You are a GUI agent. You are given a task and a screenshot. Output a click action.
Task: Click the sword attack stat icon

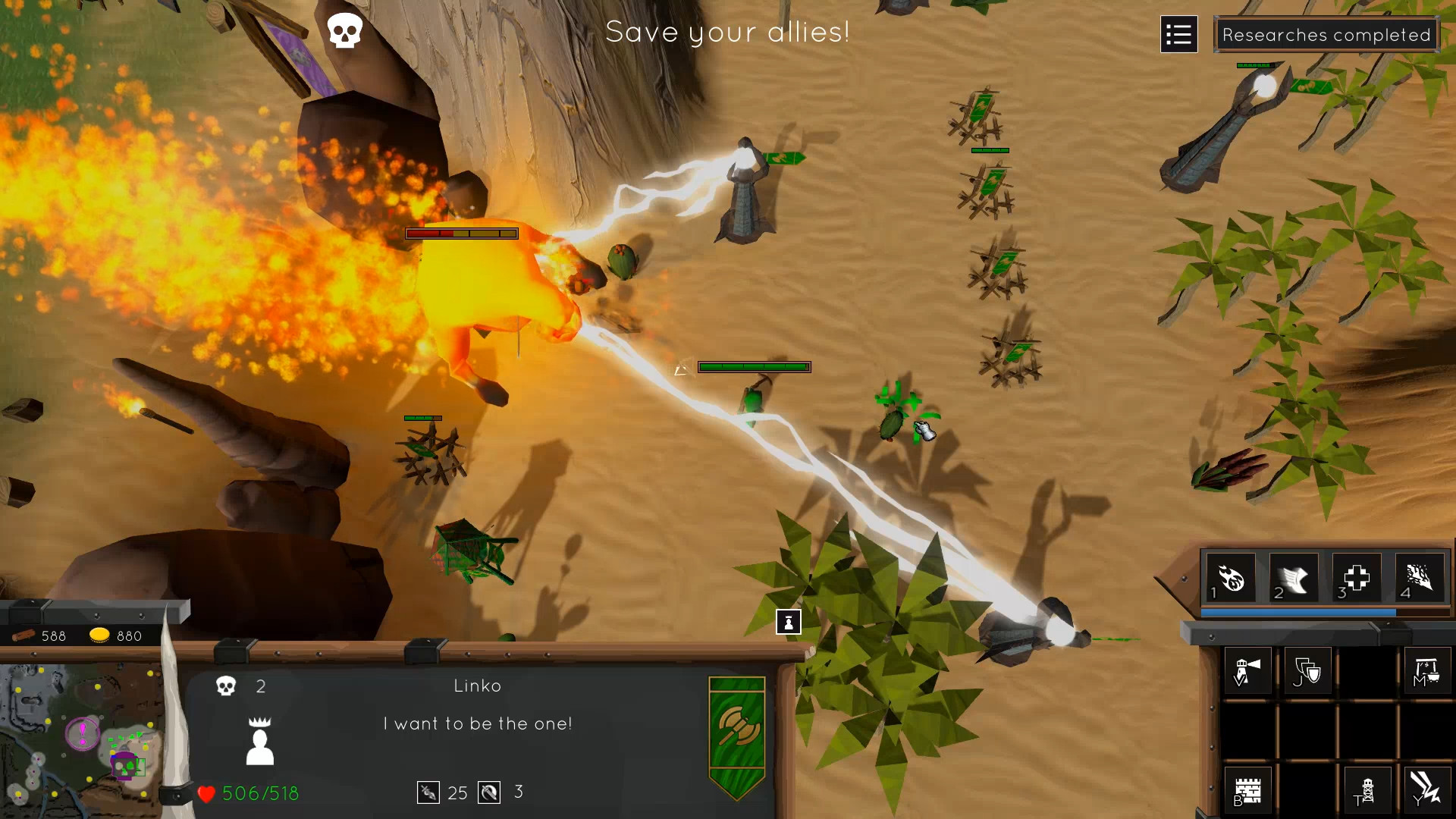pos(427,792)
